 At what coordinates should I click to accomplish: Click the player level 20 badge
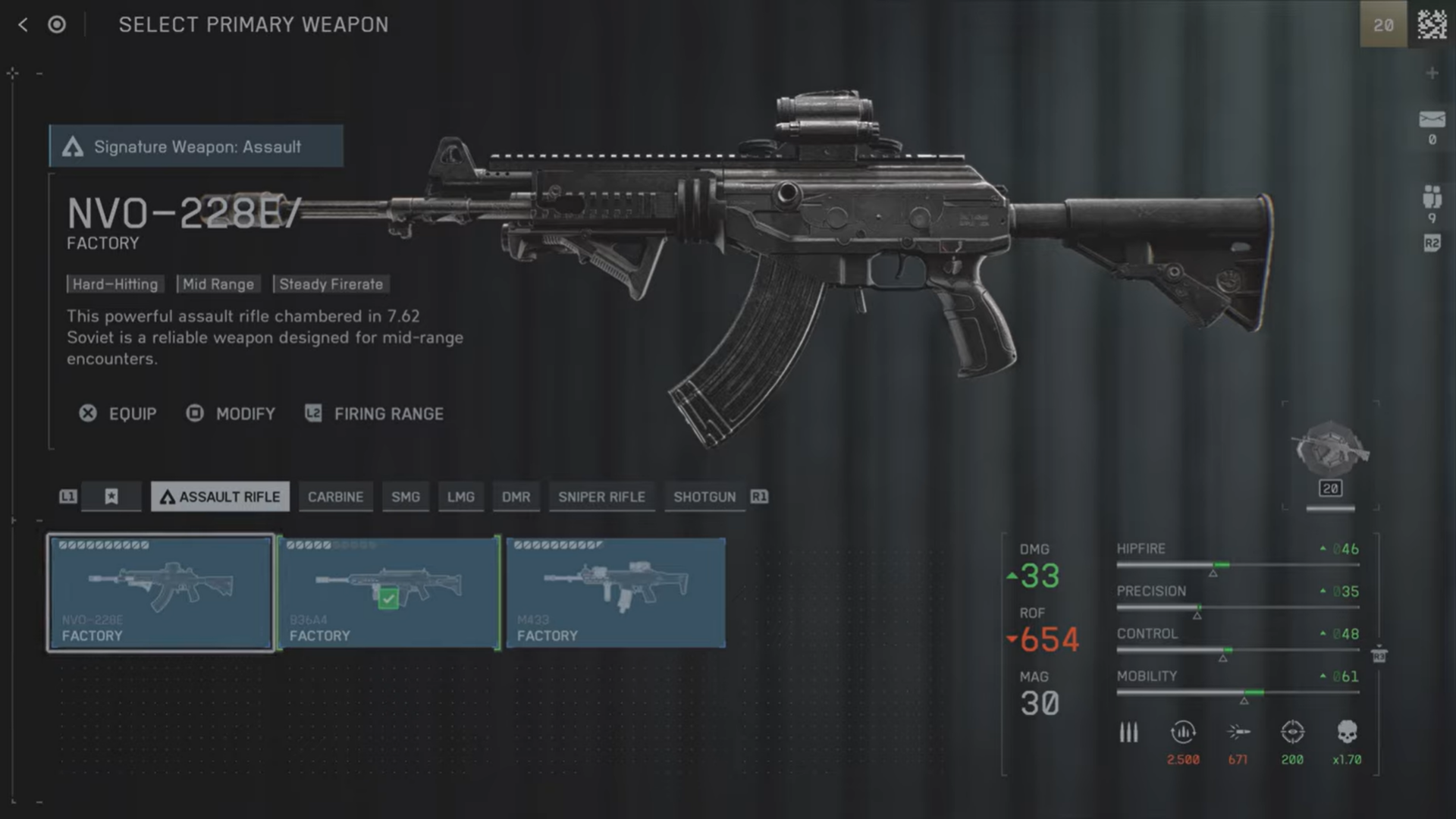1383,25
